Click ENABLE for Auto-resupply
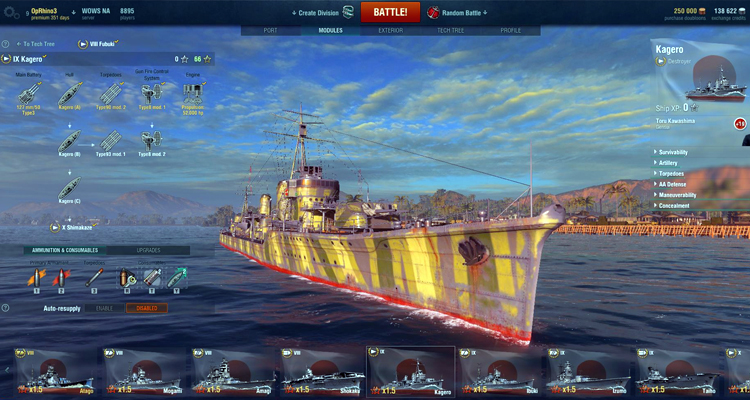Screen dimensions: 750x400 point(104,308)
